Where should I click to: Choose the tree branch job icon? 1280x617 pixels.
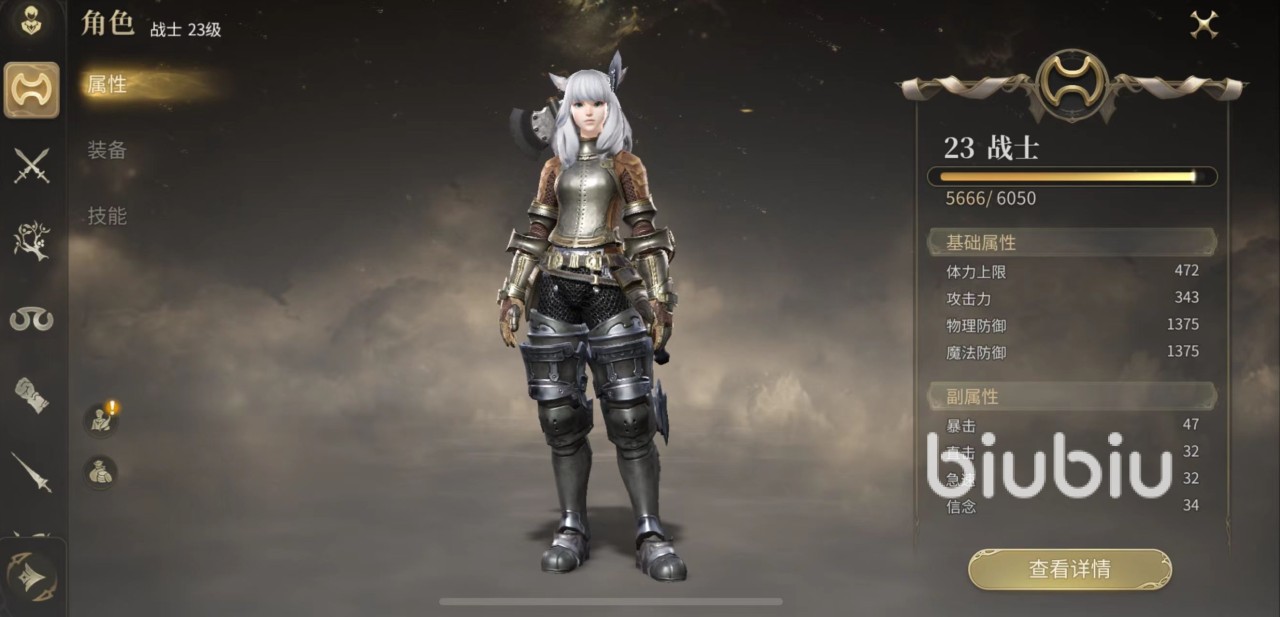[x=32, y=241]
